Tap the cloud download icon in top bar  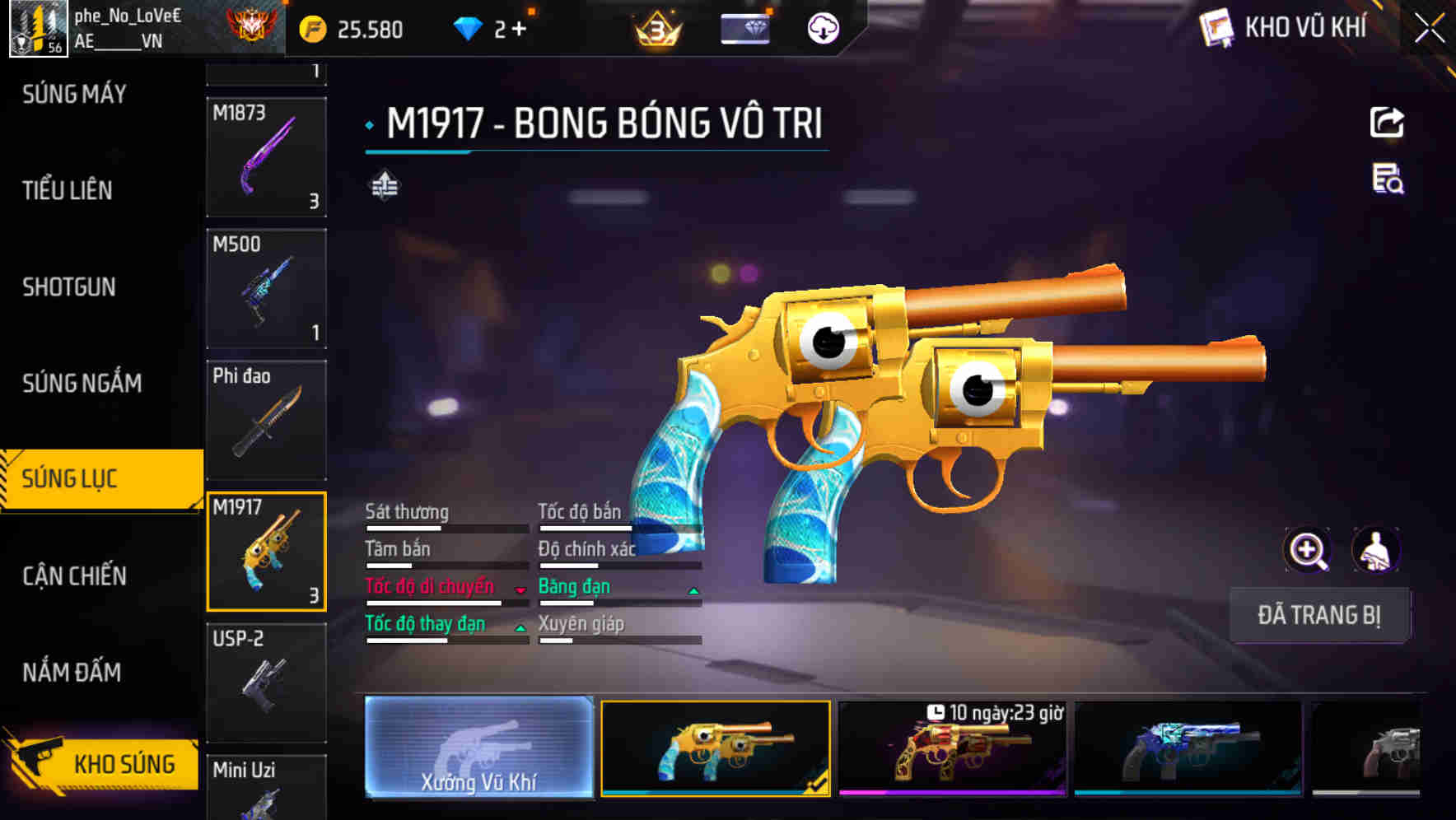click(823, 27)
